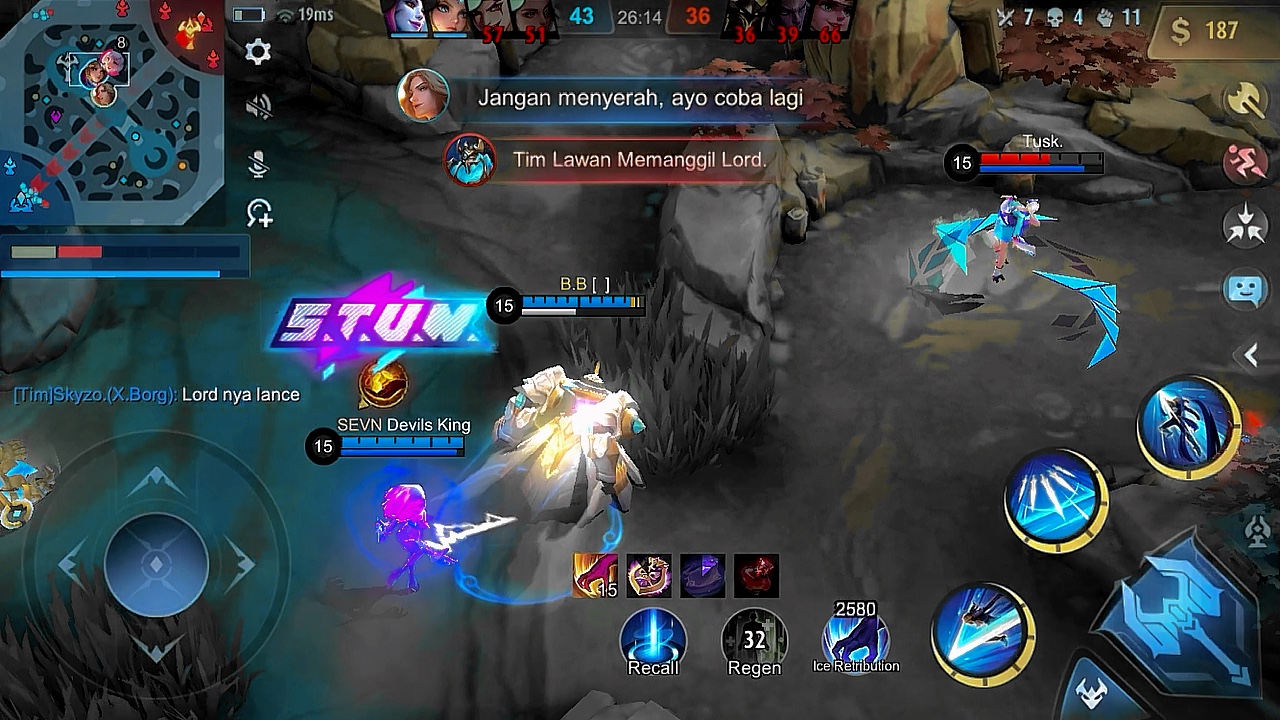
Task: Open the gold shop showing 187
Action: pyautogui.click(x=1206, y=31)
